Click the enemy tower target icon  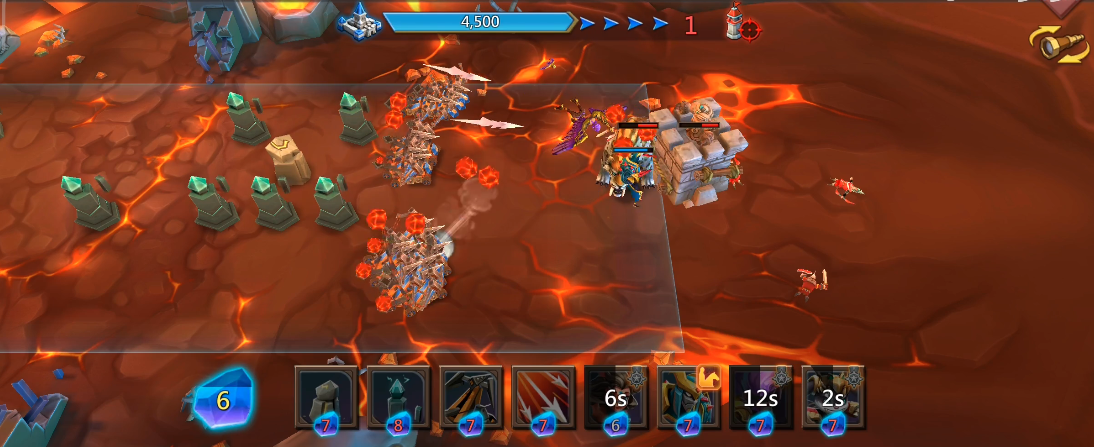click(x=739, y=22)
